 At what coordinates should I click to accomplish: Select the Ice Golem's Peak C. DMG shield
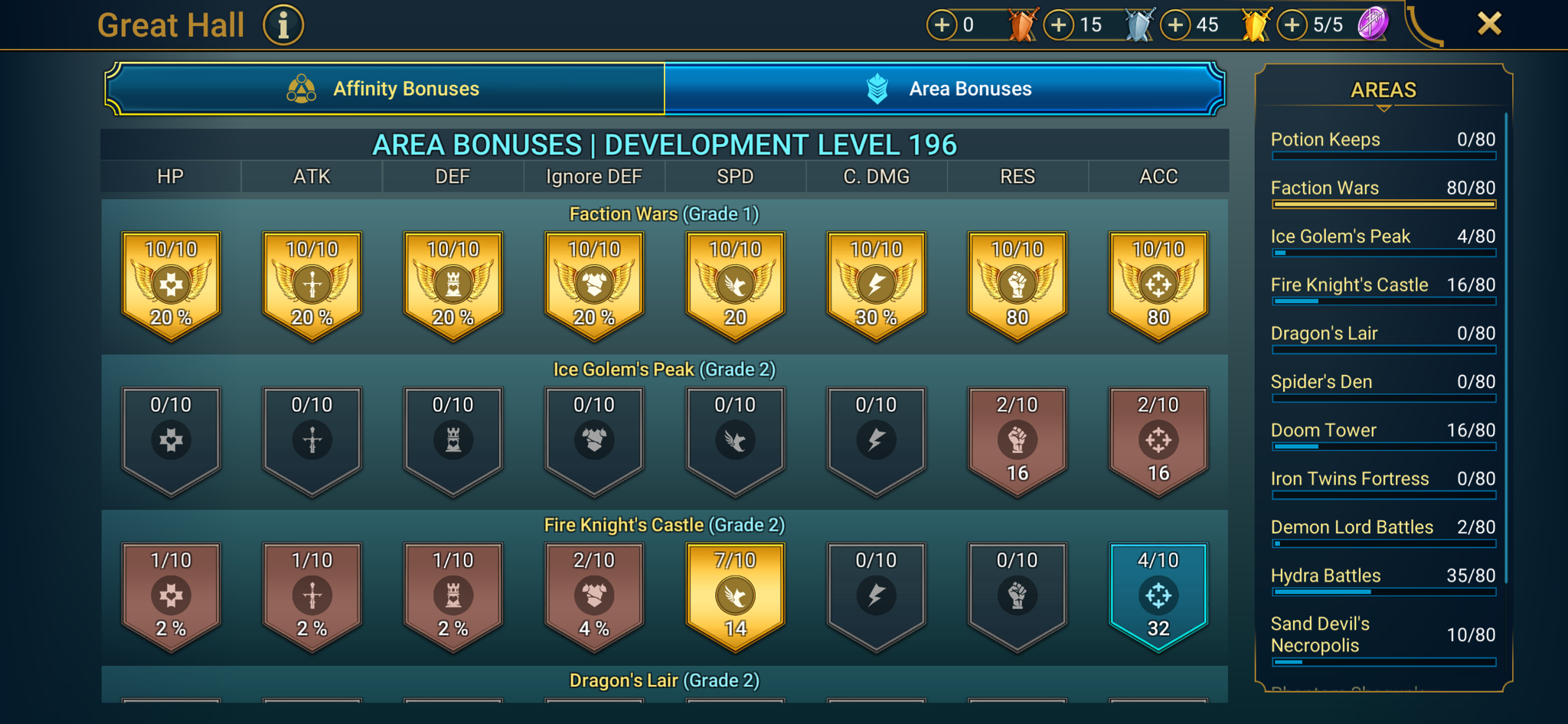click(x=876, y=440)
